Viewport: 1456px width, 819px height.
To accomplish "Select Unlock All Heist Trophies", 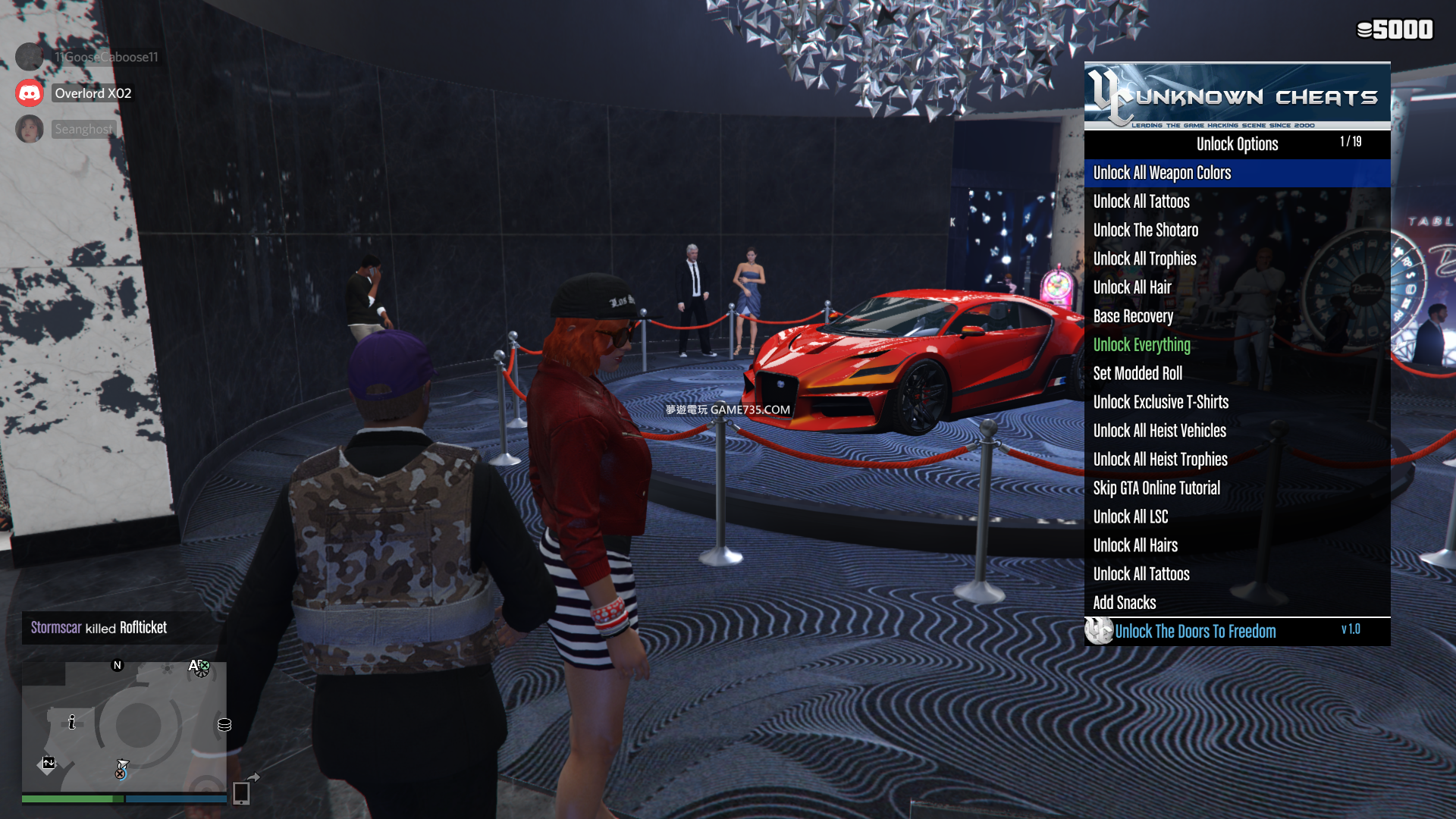I will (x=1160, y=460).
